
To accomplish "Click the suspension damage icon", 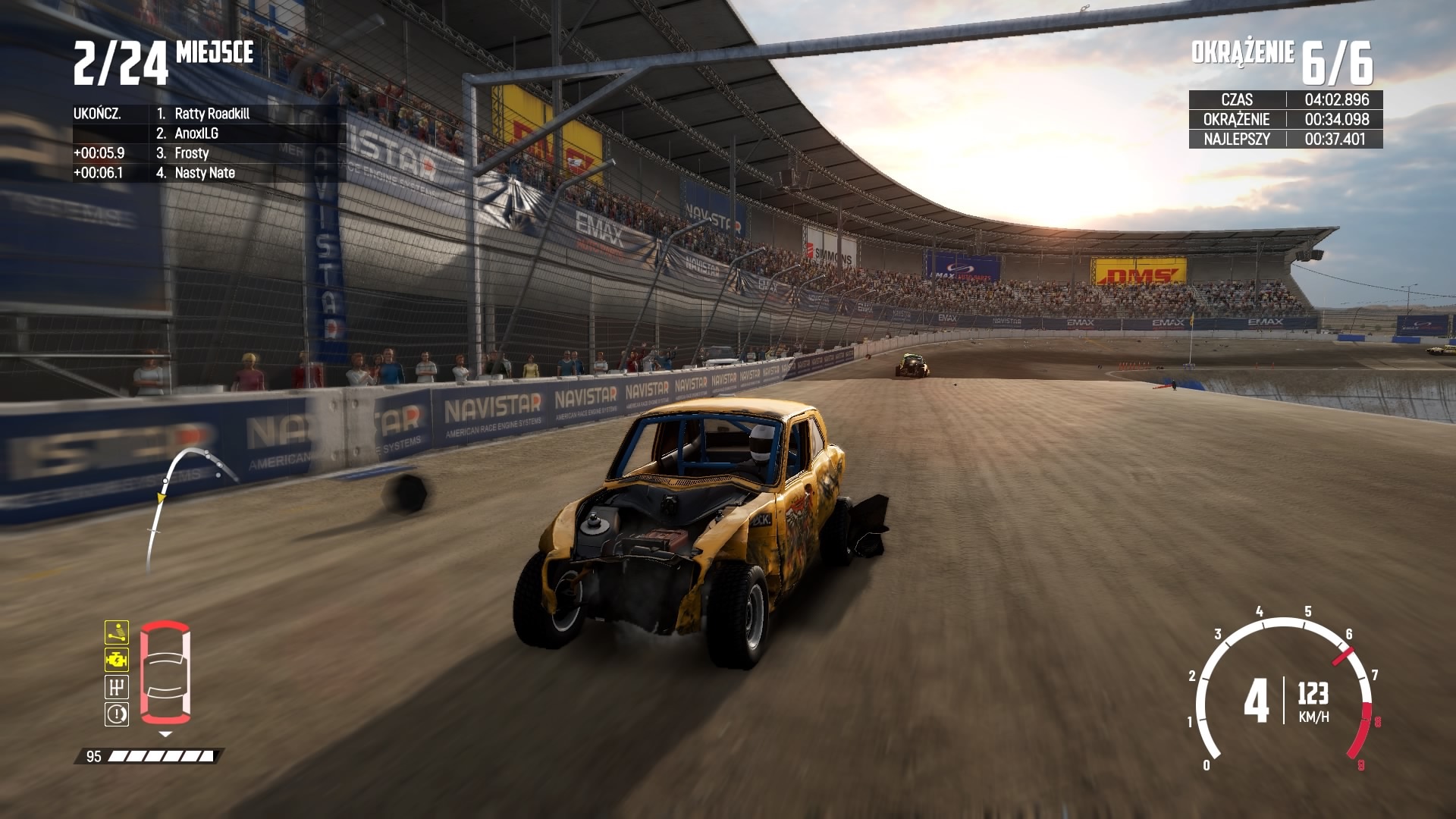I will 117,632.
